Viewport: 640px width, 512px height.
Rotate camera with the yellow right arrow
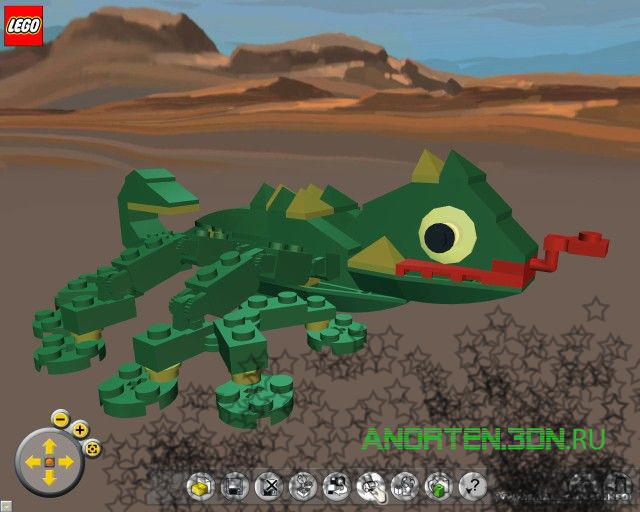point(66,462)
